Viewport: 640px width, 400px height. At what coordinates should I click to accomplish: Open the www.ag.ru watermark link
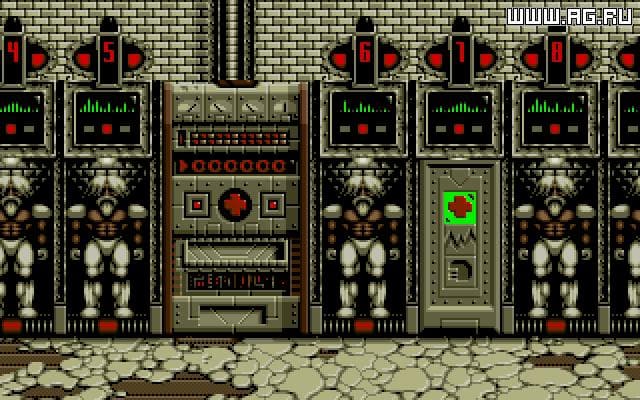(x=570, y=16)
